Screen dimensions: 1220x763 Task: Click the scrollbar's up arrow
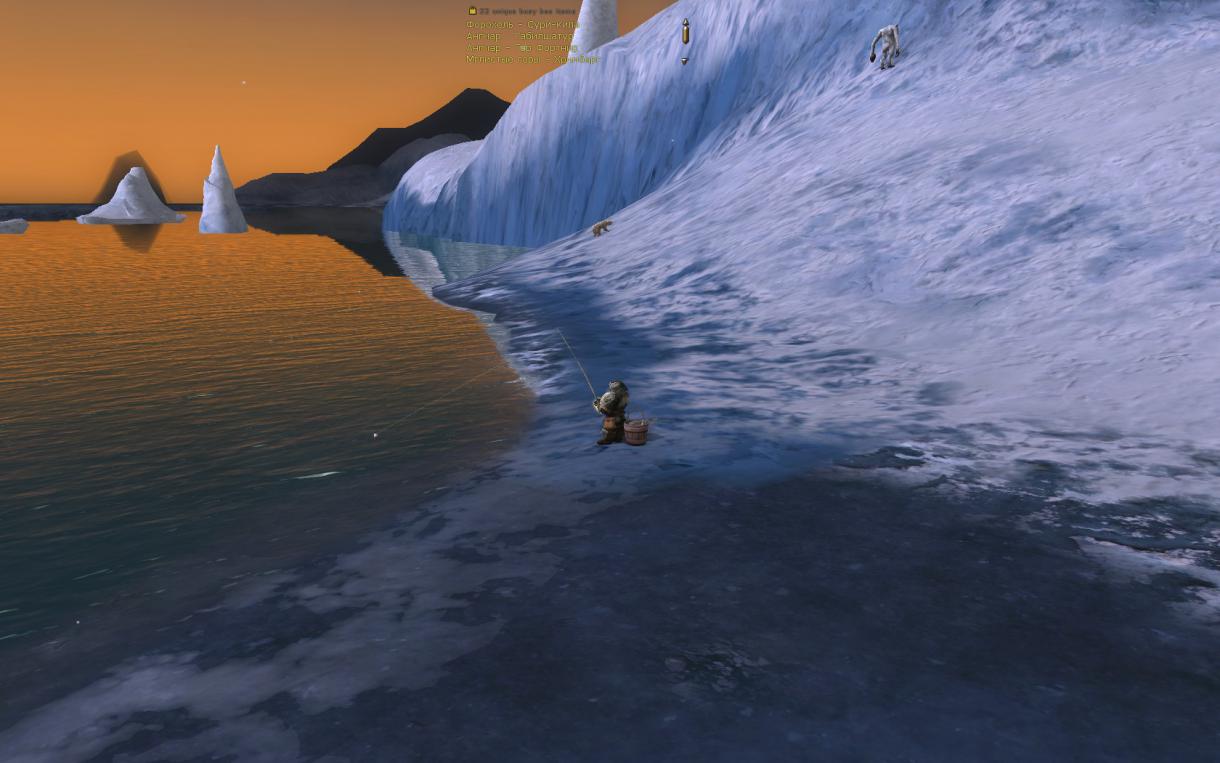[x=685, y=21]
